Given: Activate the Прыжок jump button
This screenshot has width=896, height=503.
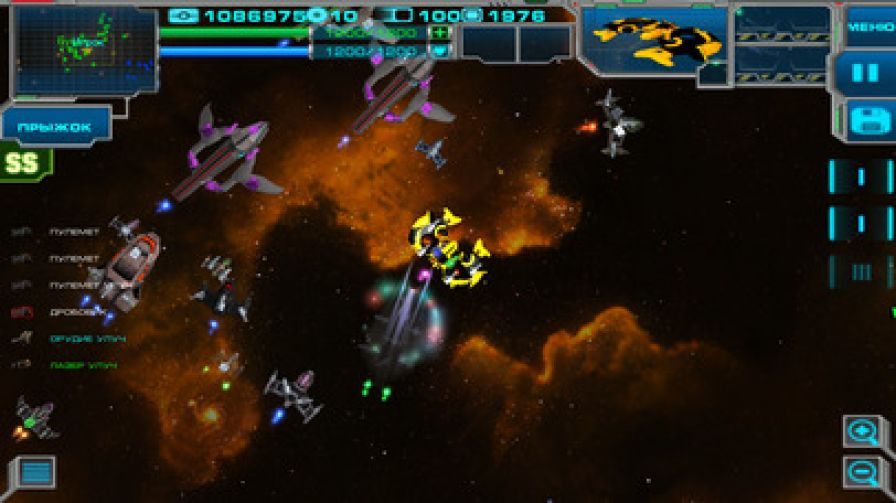Looking at the screenshot, I should [x=55, y=127].
